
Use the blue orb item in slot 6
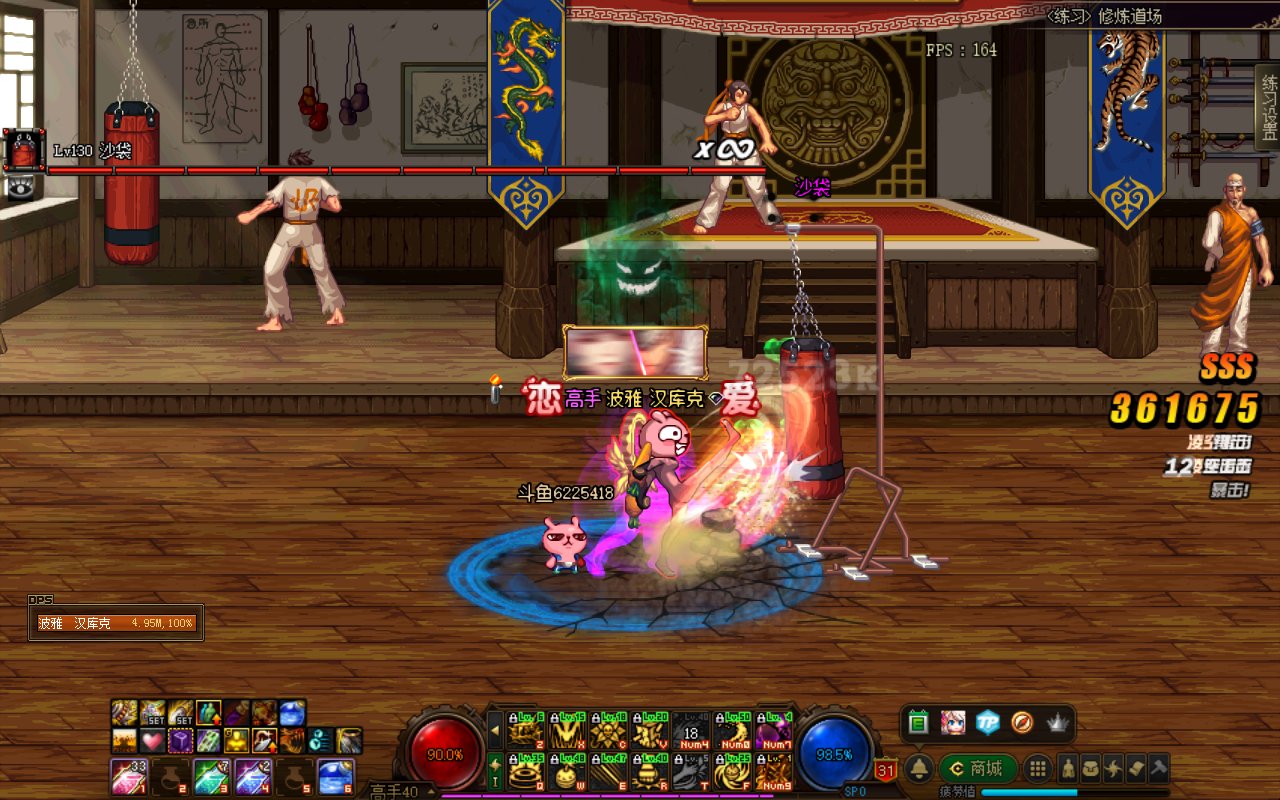(x=334, y=777)
